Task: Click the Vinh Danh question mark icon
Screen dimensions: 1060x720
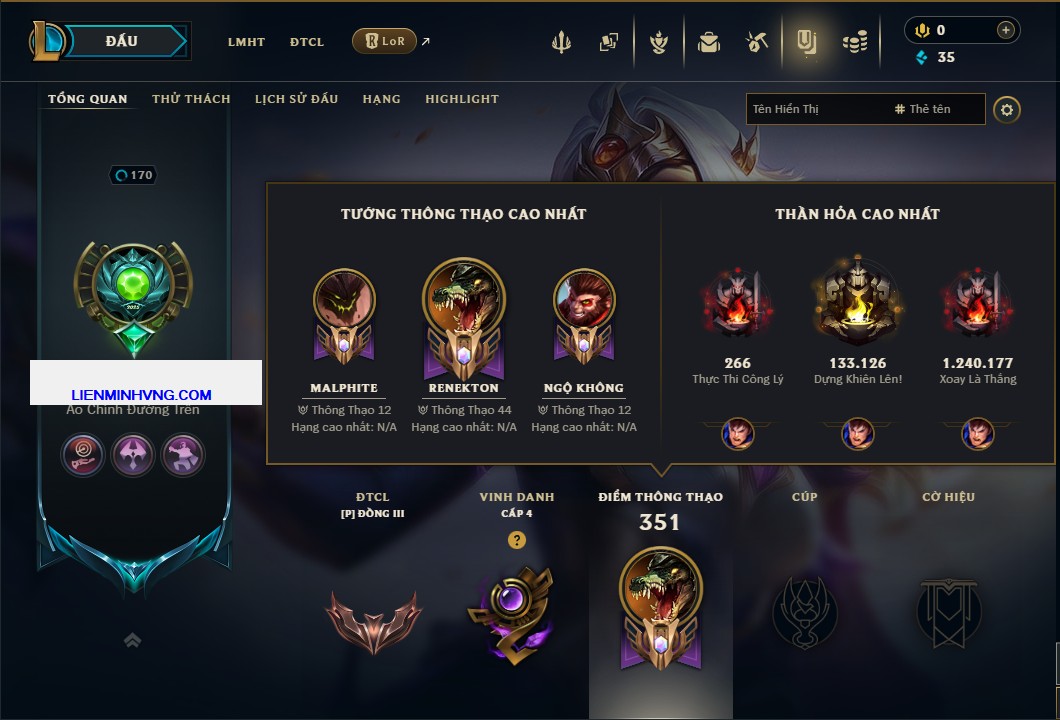Action: [x=516, y=540]
